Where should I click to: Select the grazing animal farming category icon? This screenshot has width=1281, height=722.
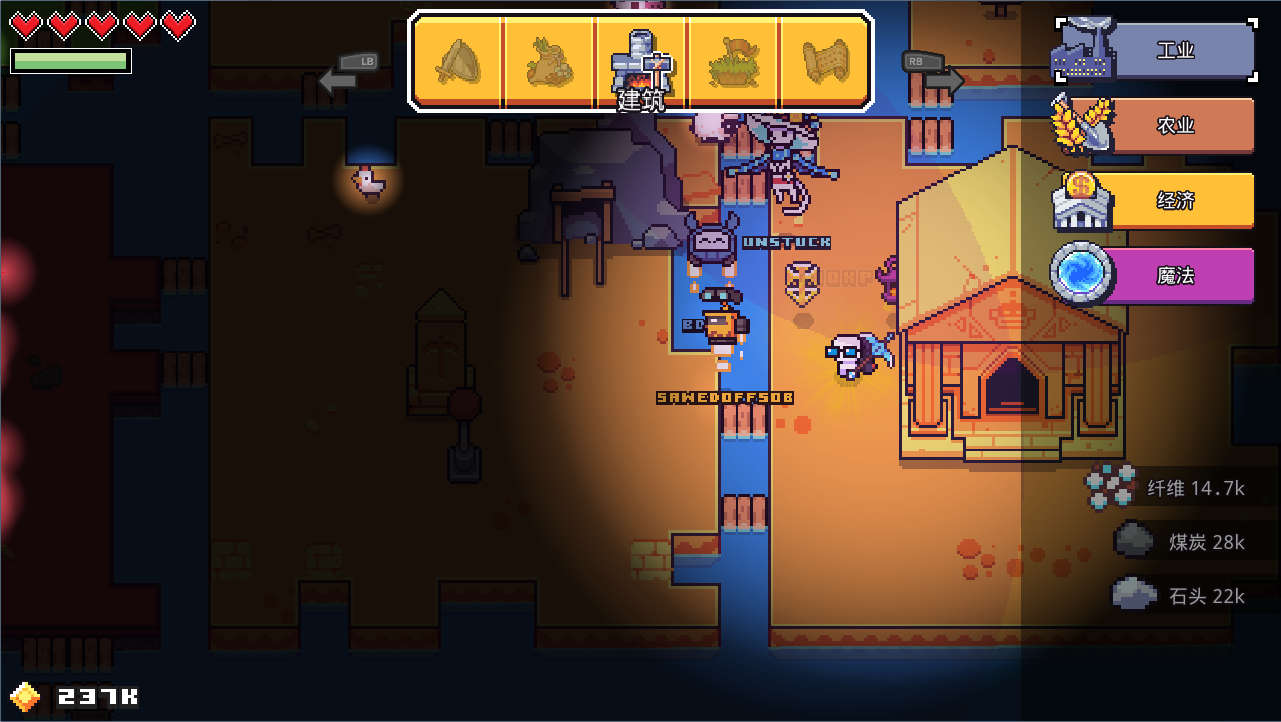coord(733,62)
